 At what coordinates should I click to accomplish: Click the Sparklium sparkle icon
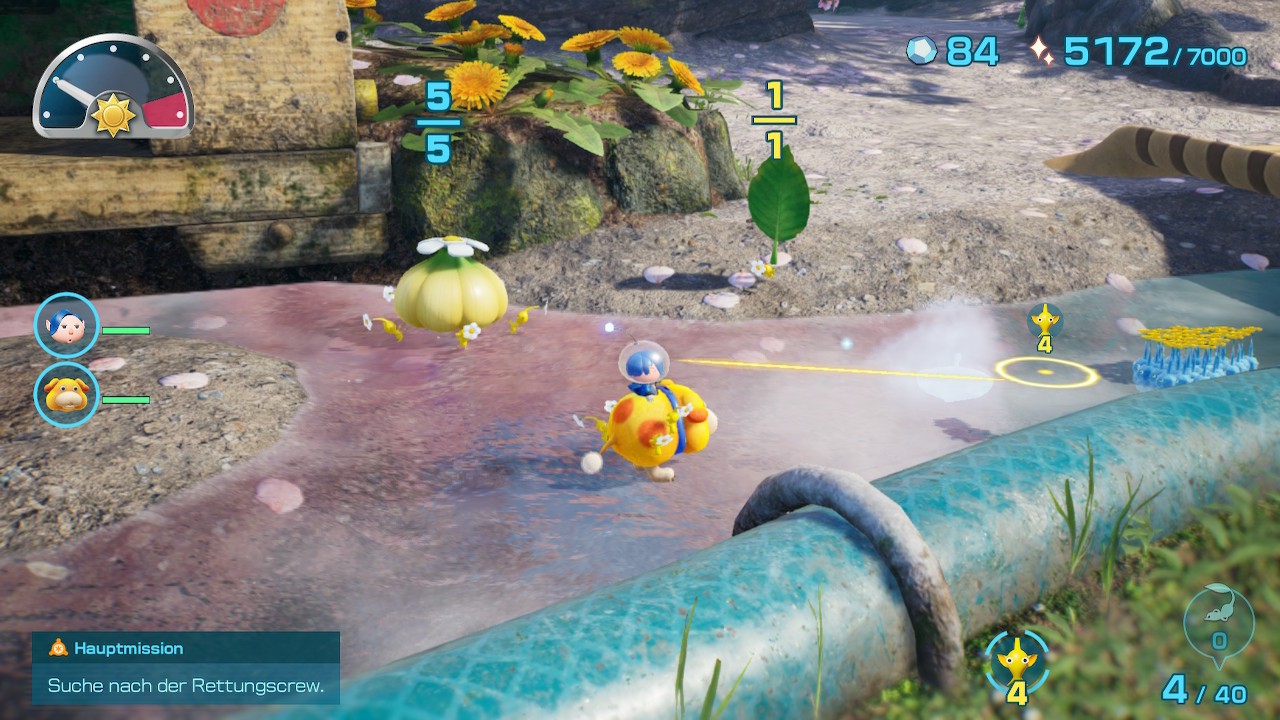tap(1042, 51)
